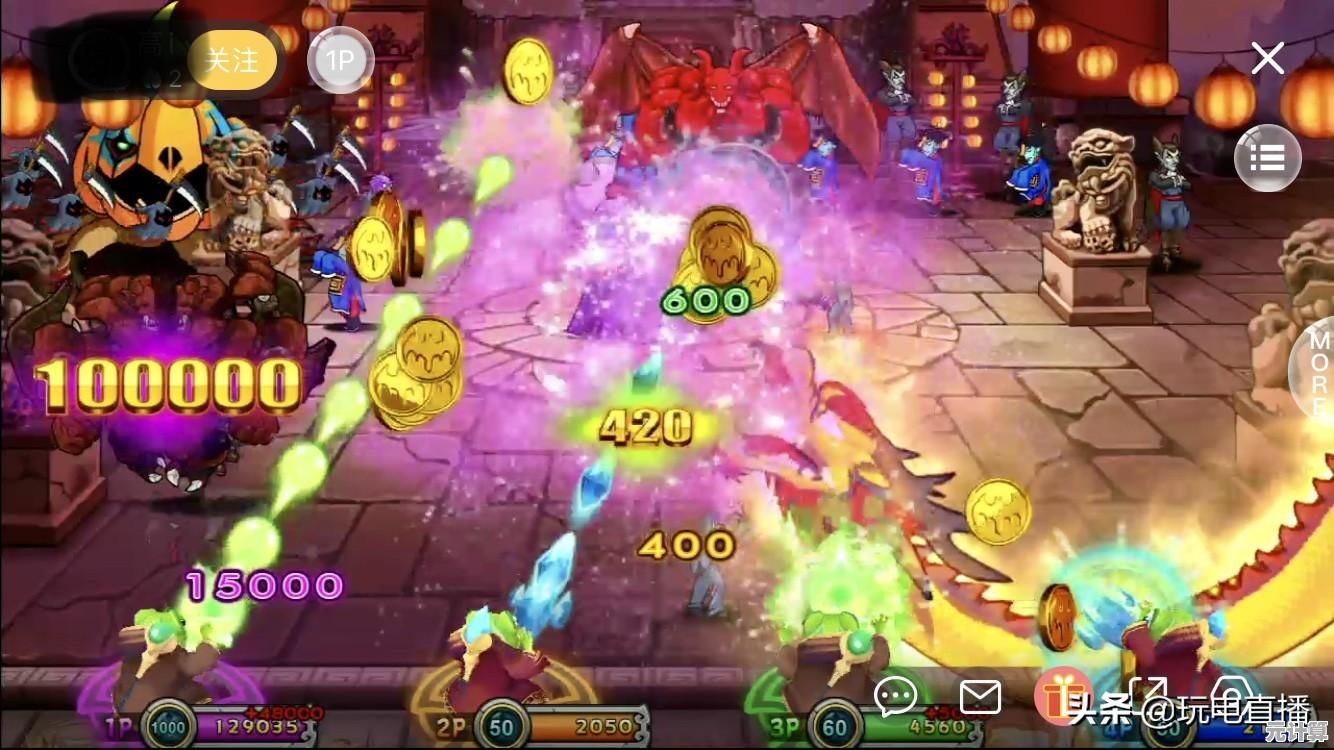Close the live stream with the X
1334x750 pixels.
1267,59
